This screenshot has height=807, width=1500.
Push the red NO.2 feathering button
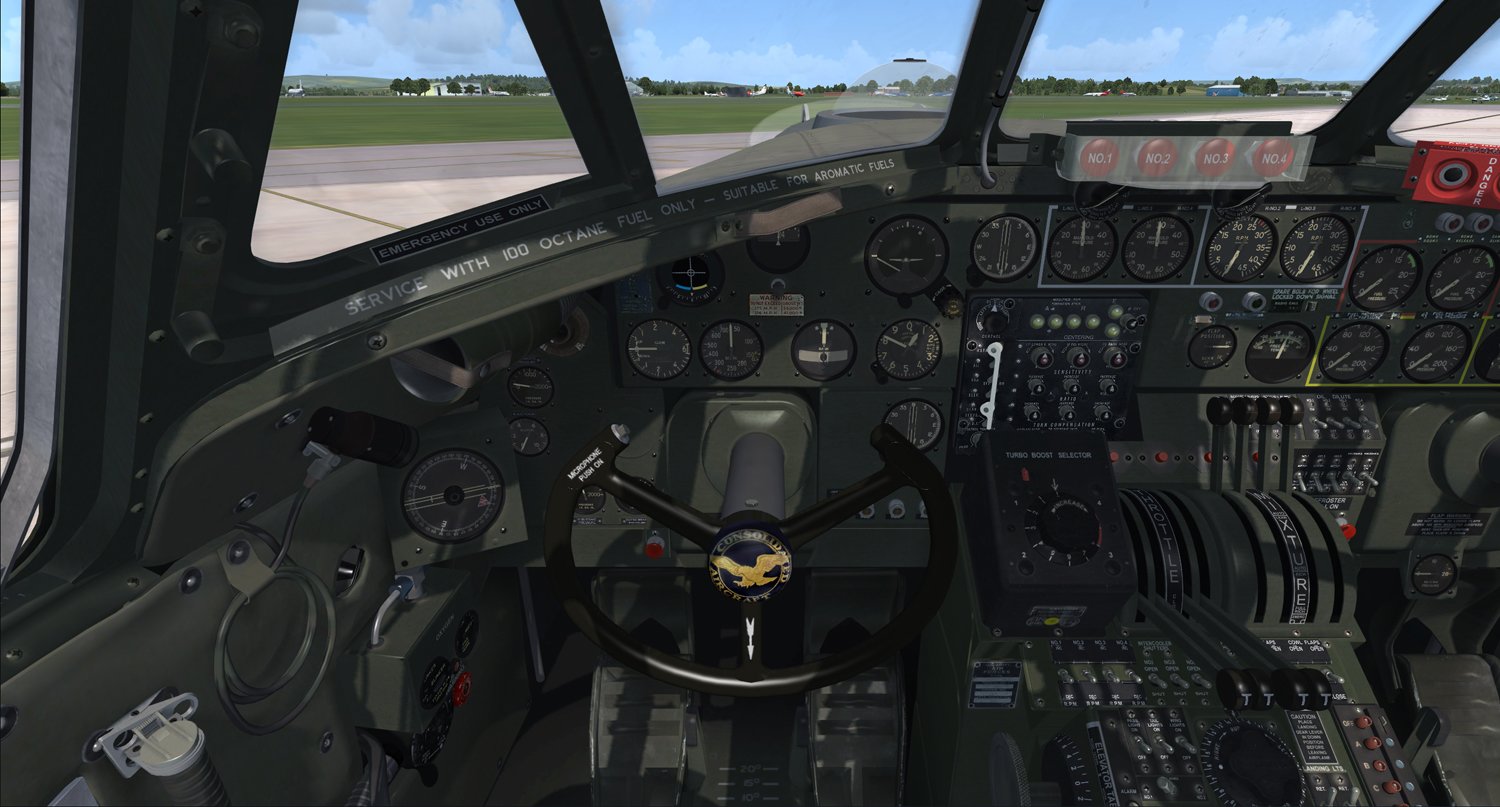point(1157,158)
